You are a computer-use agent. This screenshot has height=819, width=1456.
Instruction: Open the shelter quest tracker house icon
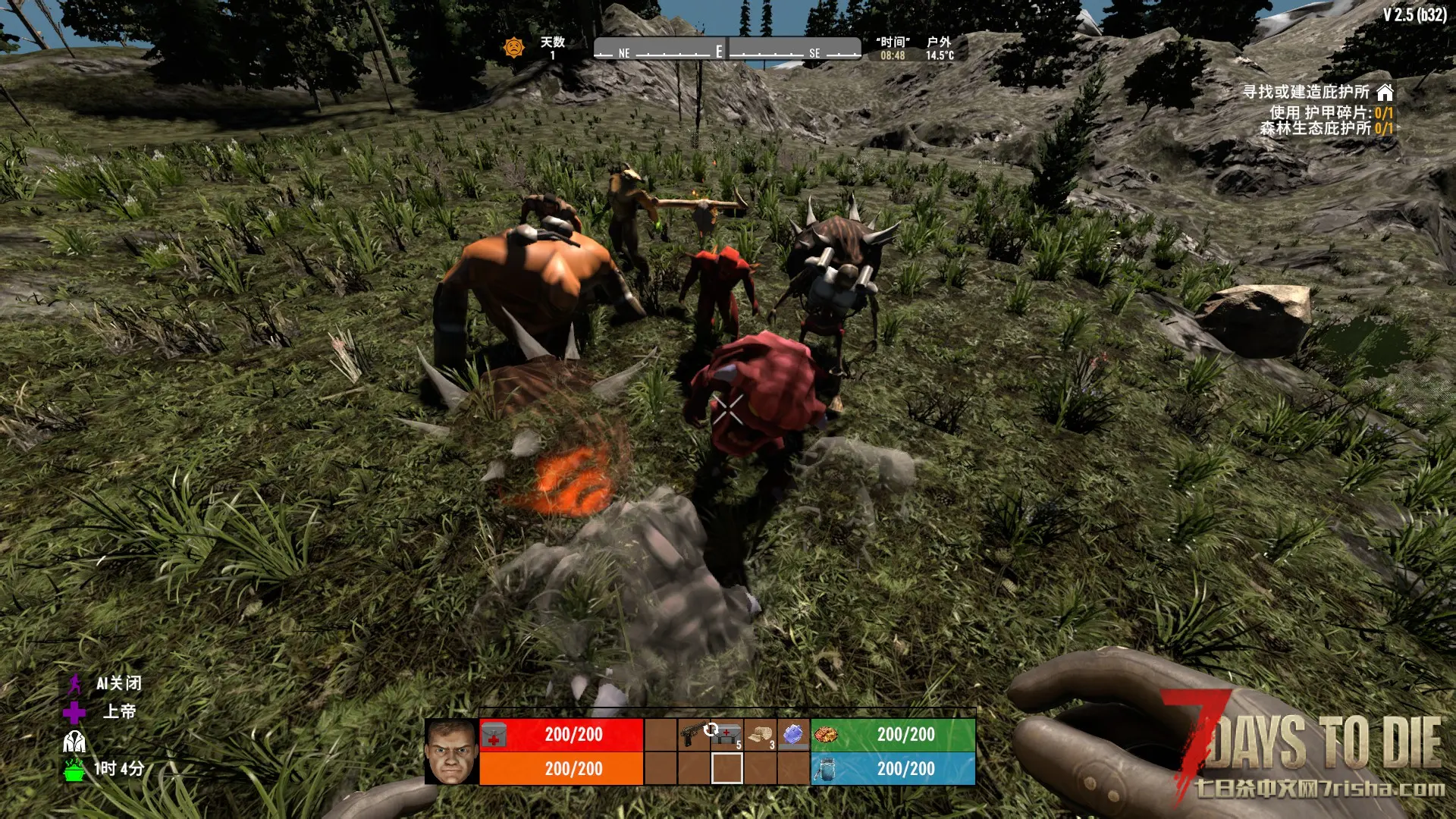pyautogui.click(x=1385, y=93)
